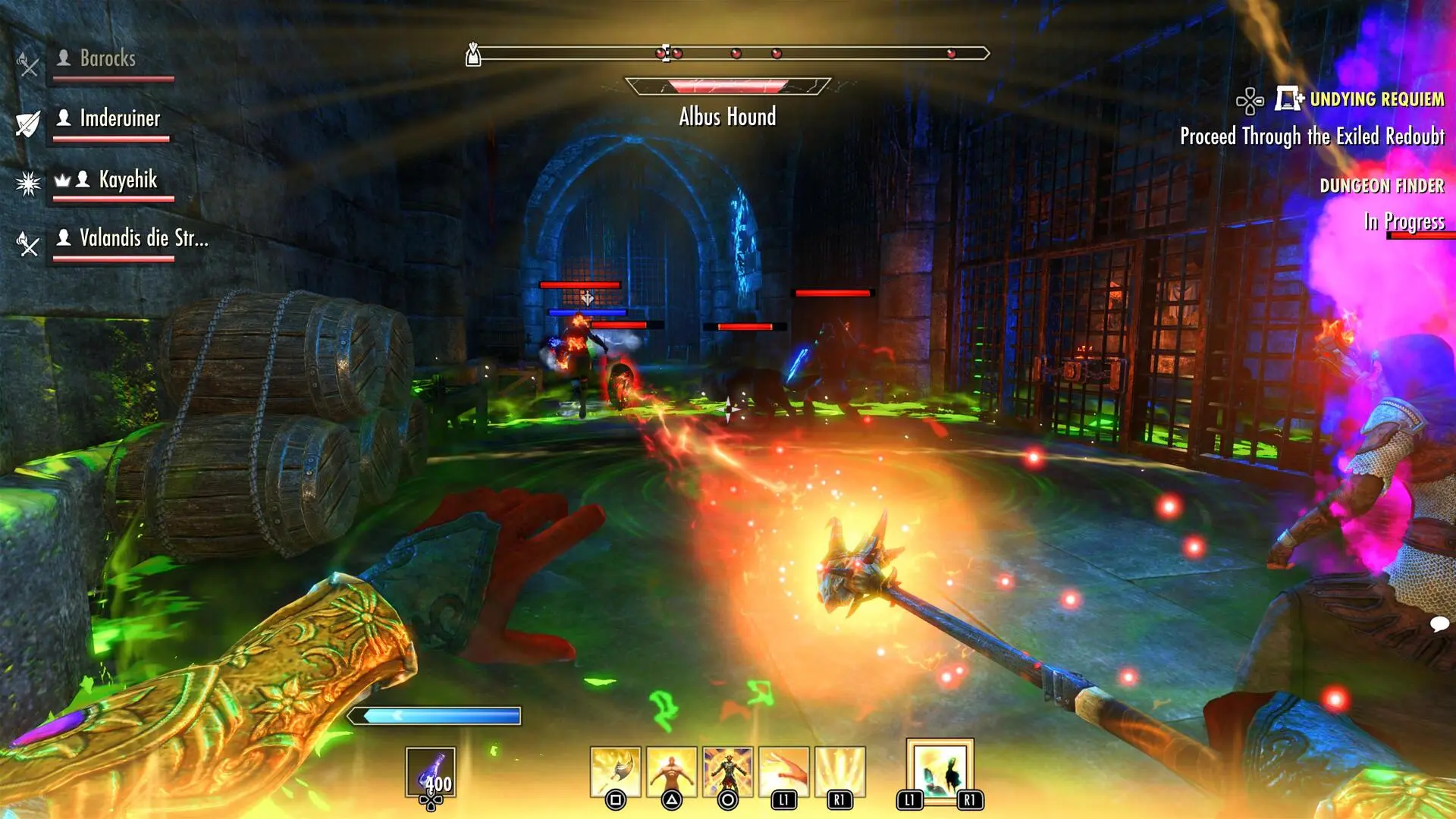Viewport: 1456px width, 819px height.
Task: Select the potion quickslot showing 400
Action: 431,773
